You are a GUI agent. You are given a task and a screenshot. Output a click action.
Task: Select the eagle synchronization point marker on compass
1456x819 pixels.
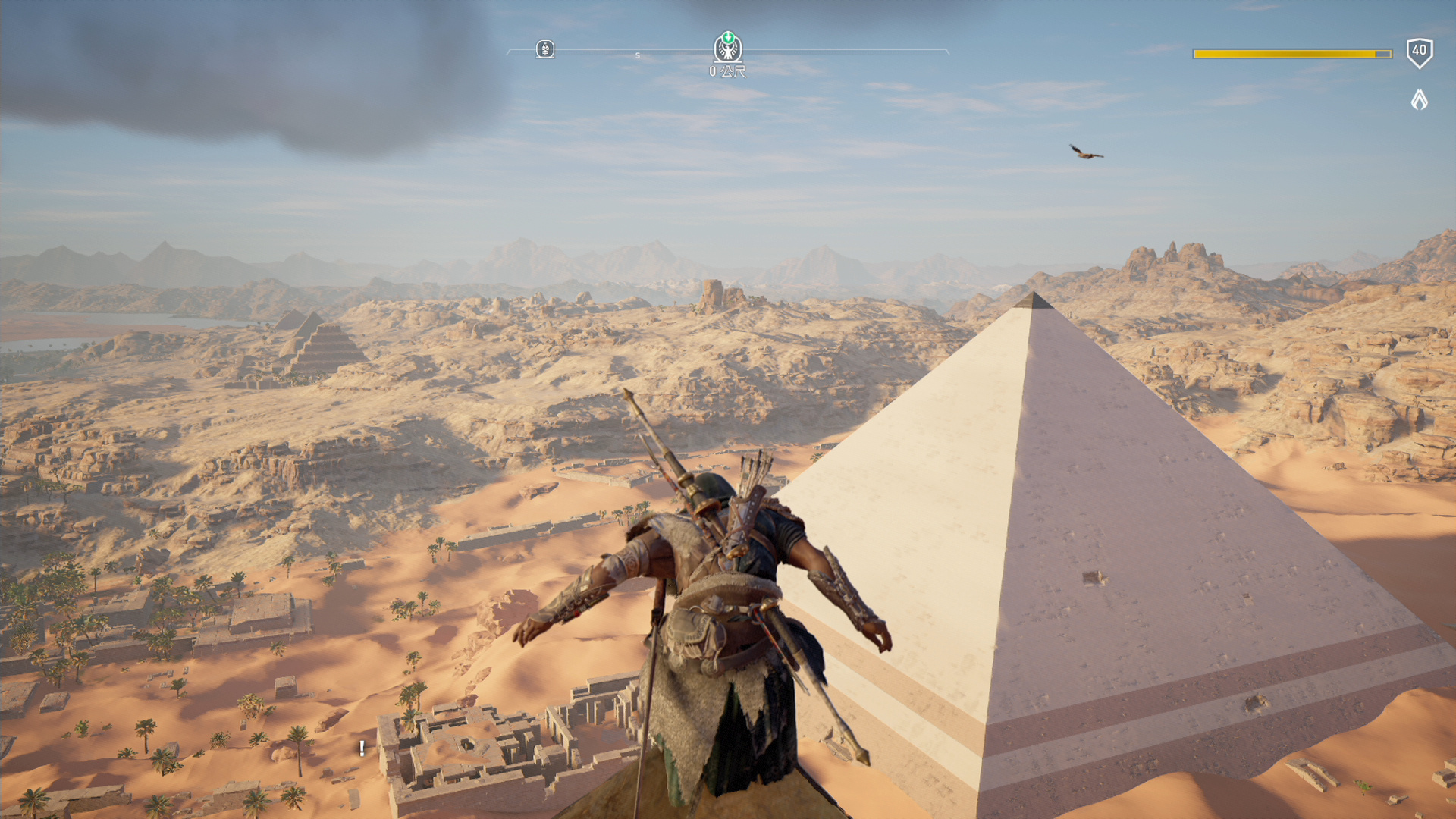tap(728, 48)
